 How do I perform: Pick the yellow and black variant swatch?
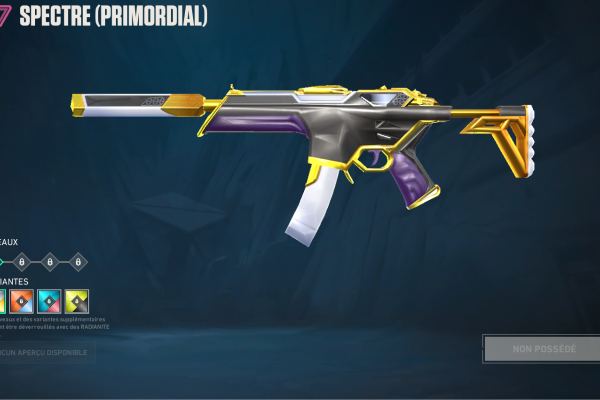[77, 300]
